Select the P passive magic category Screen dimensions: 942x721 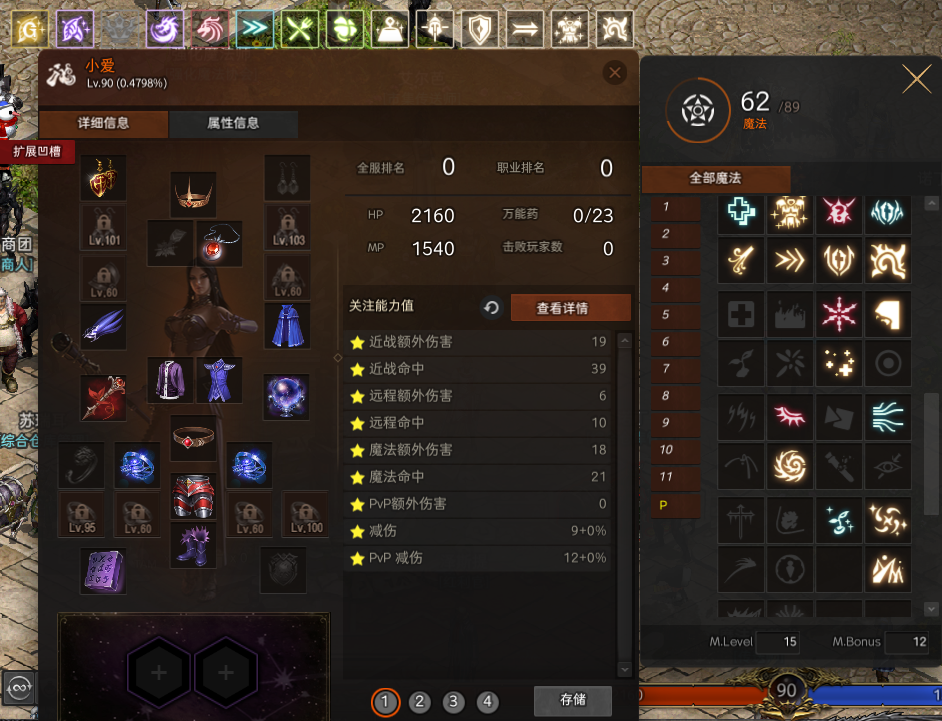click(x=663, y=505)
